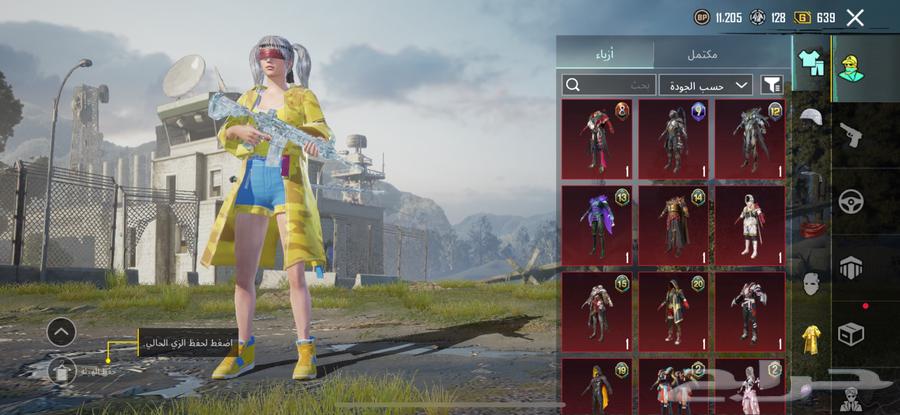Select the outfit numbered 8
900x415 pixels.
click(596, 138)
